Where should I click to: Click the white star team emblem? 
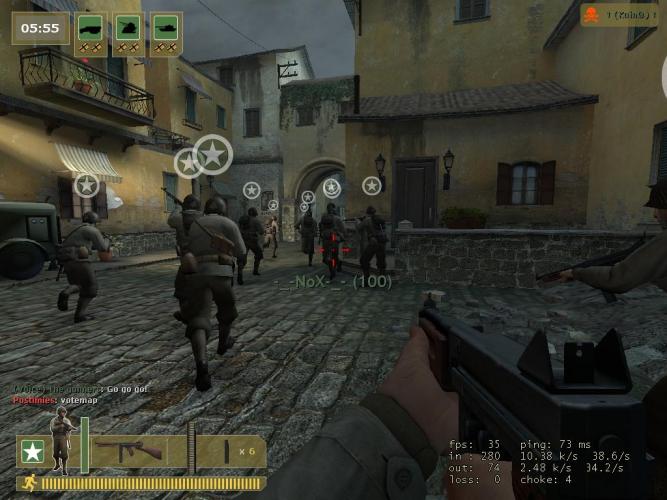coord(32,452)
